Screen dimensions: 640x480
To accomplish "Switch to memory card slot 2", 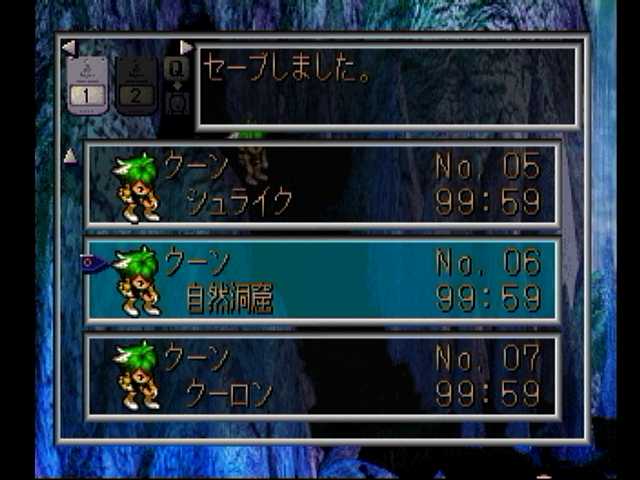I will (136, 84).
